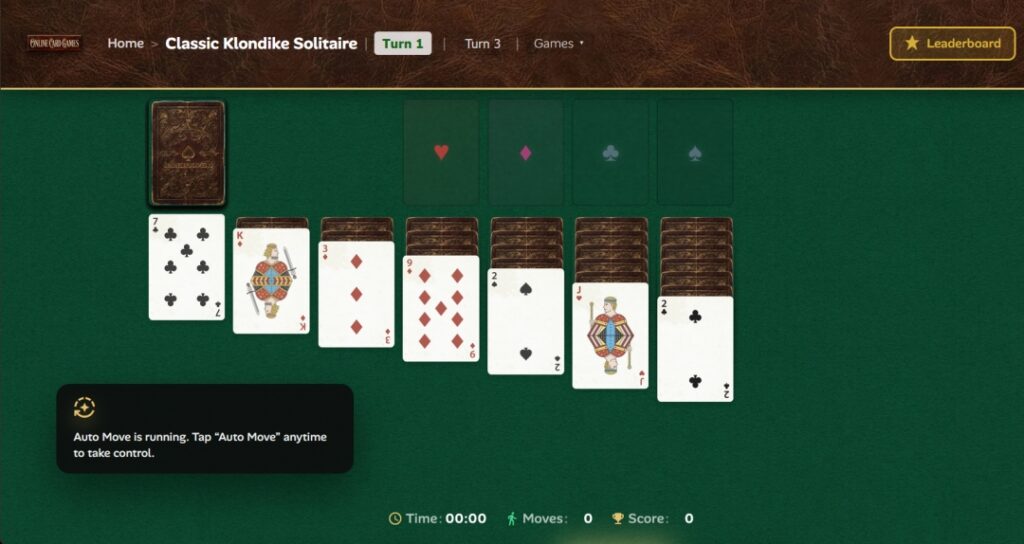Click the Online Card Games logo
This screenshot has height=544, width=1024.
click(x=55, y=44)
